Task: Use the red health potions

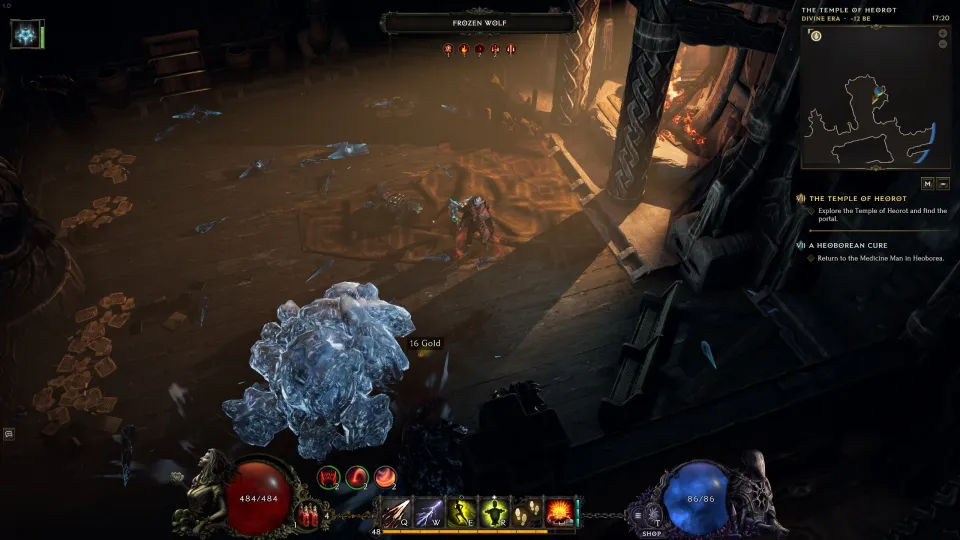Action: [308, 513]
